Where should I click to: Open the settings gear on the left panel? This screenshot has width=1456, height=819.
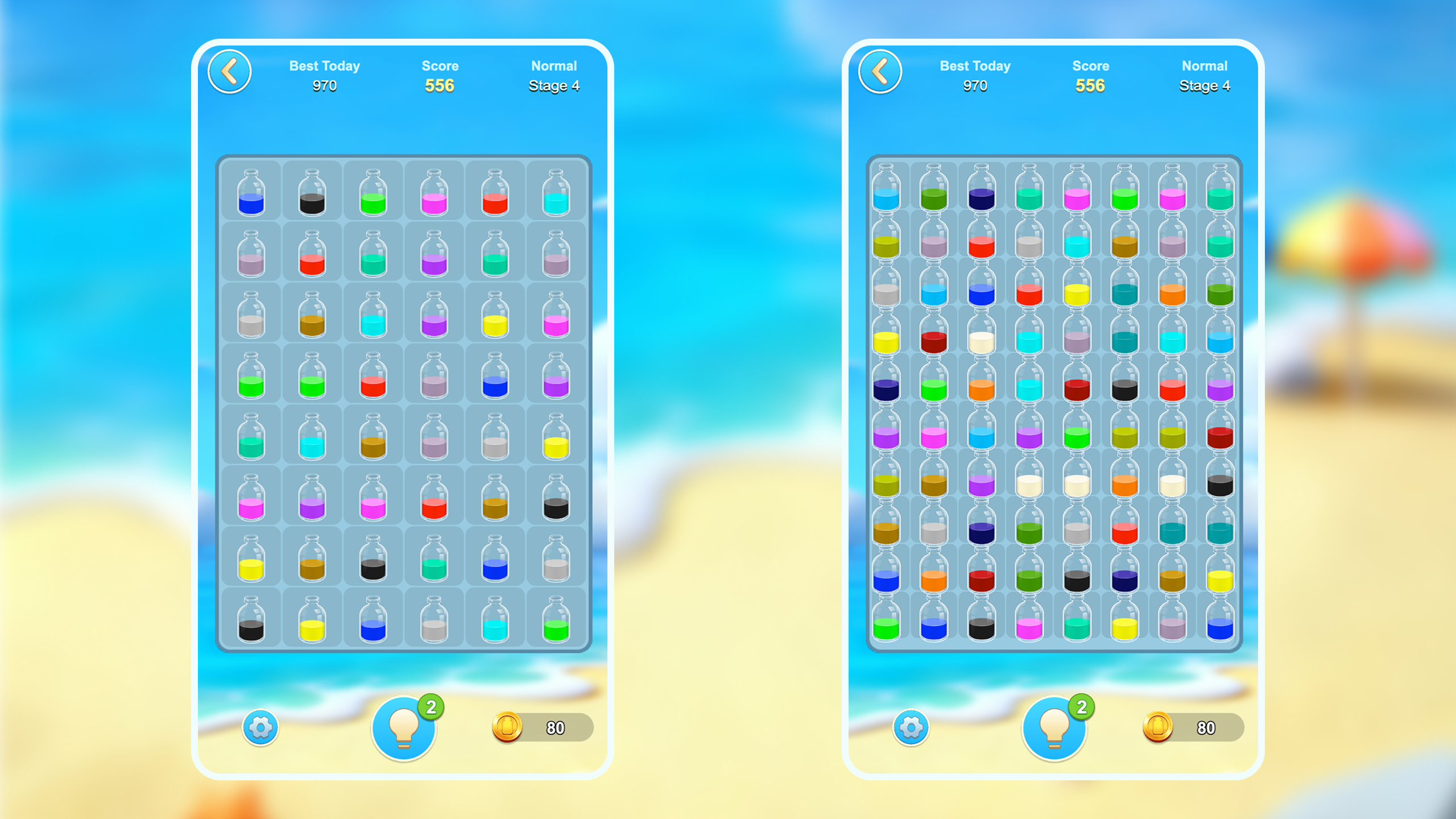260,729
